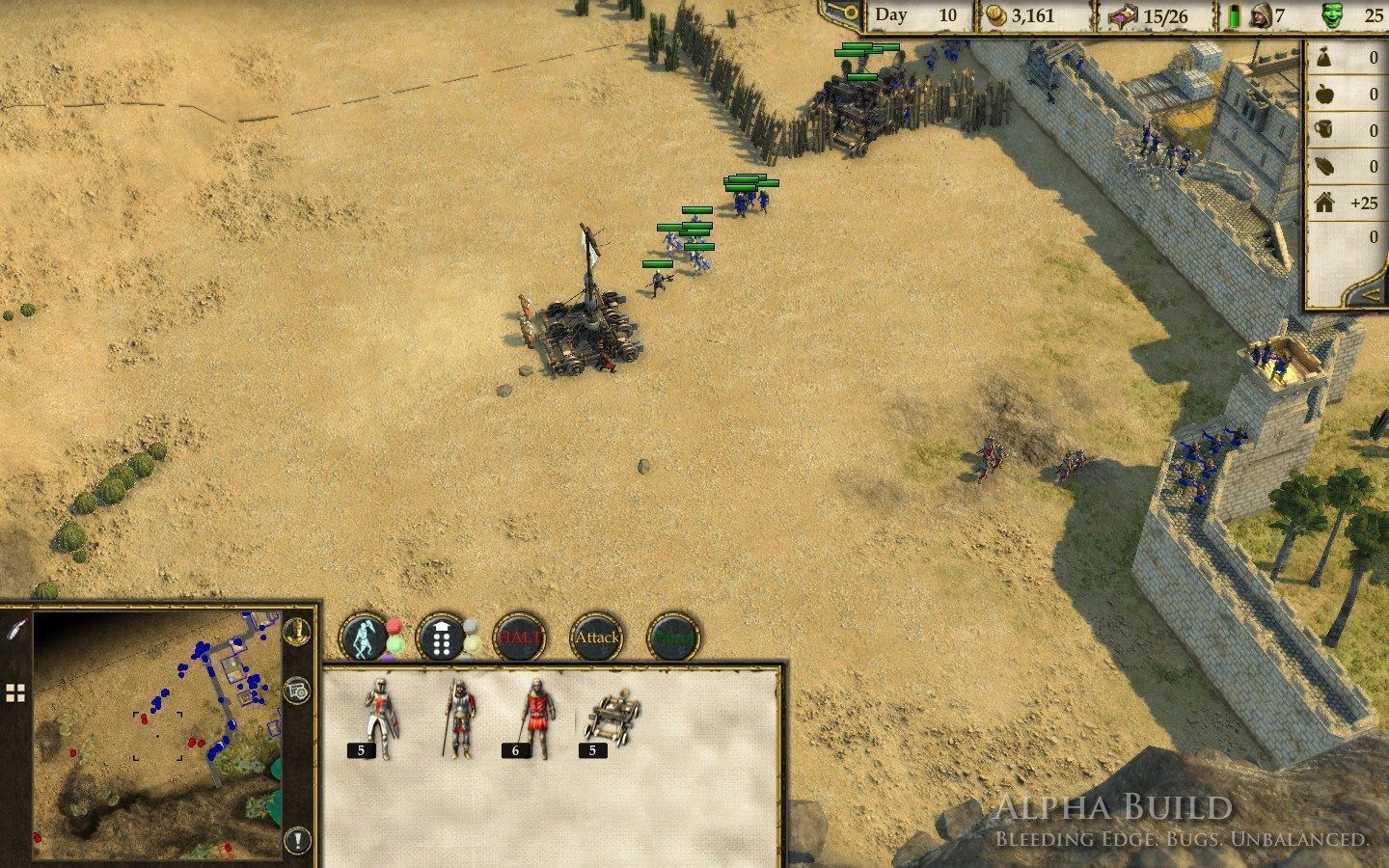Toggle the four-squares grid icon
This screenshot has width=1389, height=868.
click(15, 692)
